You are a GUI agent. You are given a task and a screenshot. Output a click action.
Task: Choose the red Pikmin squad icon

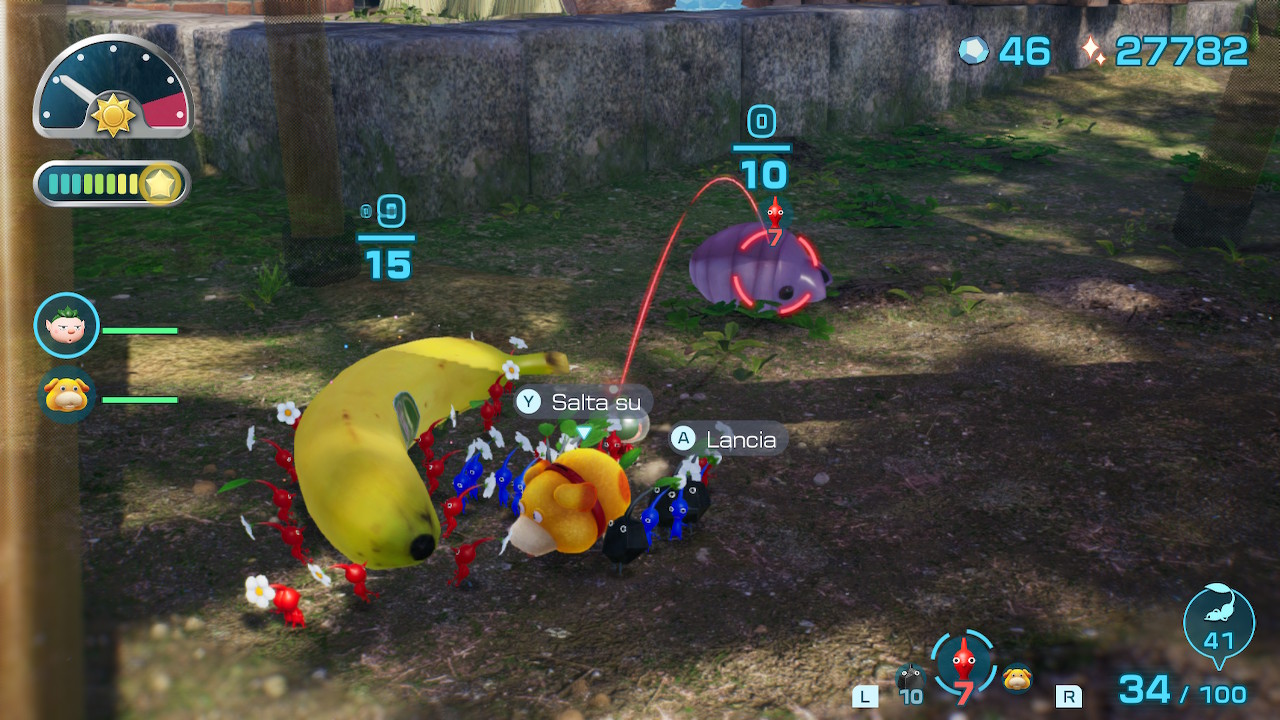coord(963,661)
